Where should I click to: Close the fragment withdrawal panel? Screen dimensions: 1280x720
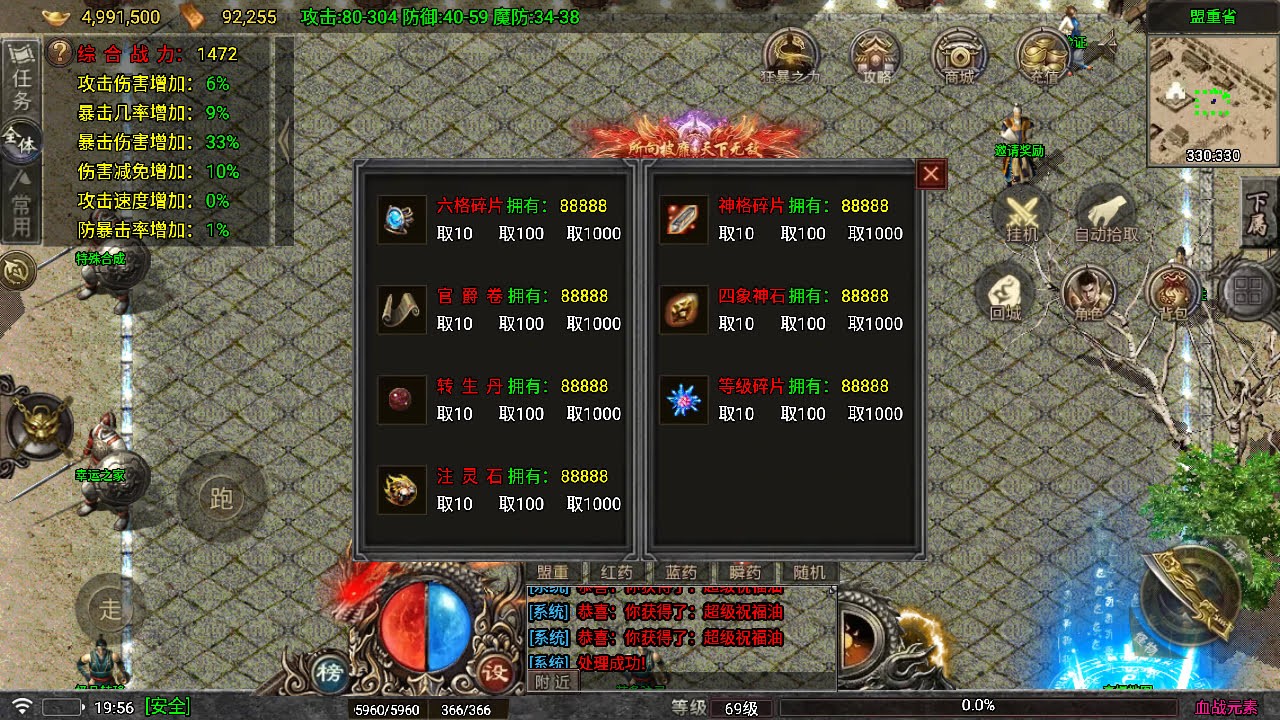coord(931,175)
